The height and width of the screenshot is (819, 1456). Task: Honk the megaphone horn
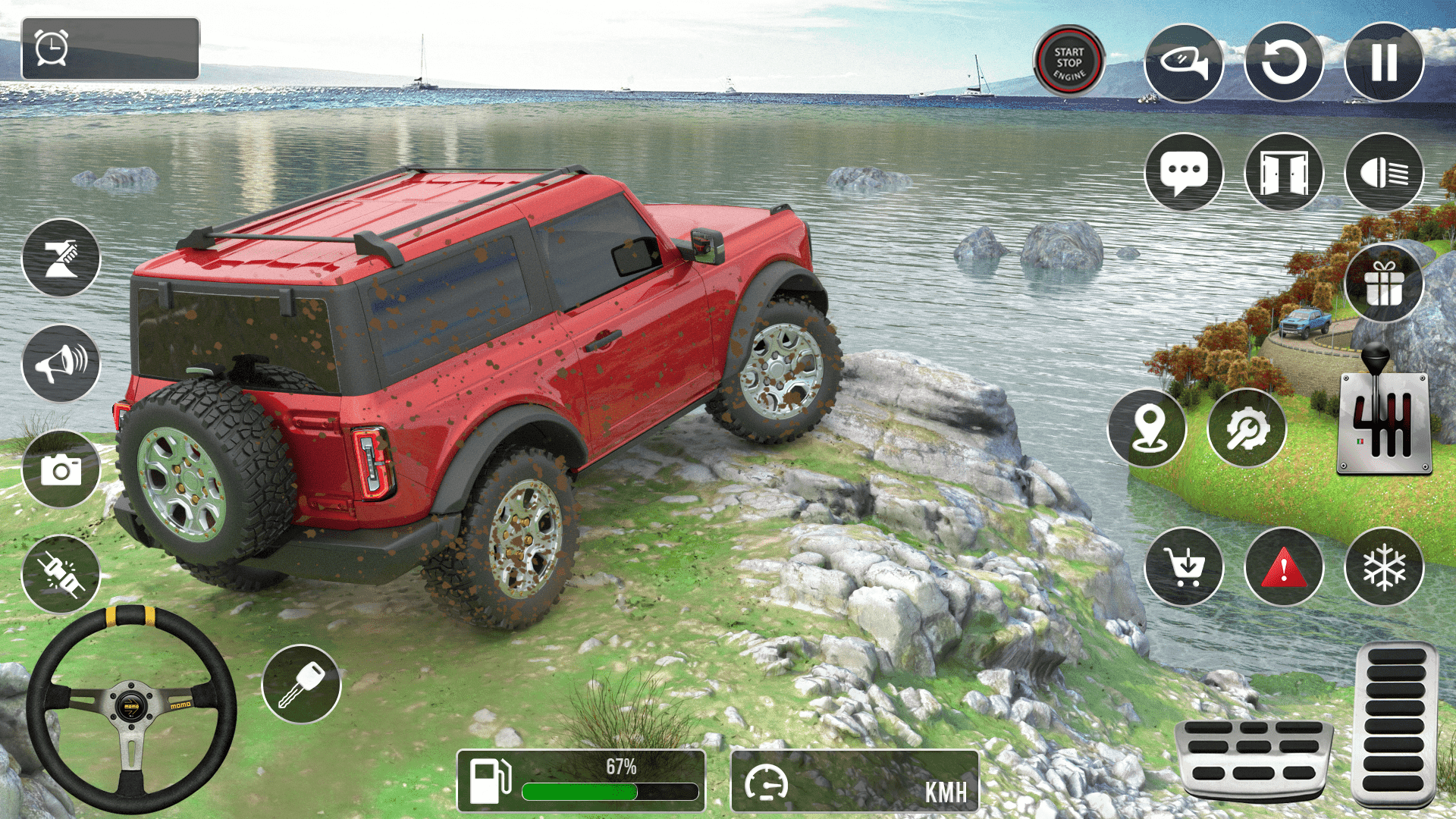[61, 363]
